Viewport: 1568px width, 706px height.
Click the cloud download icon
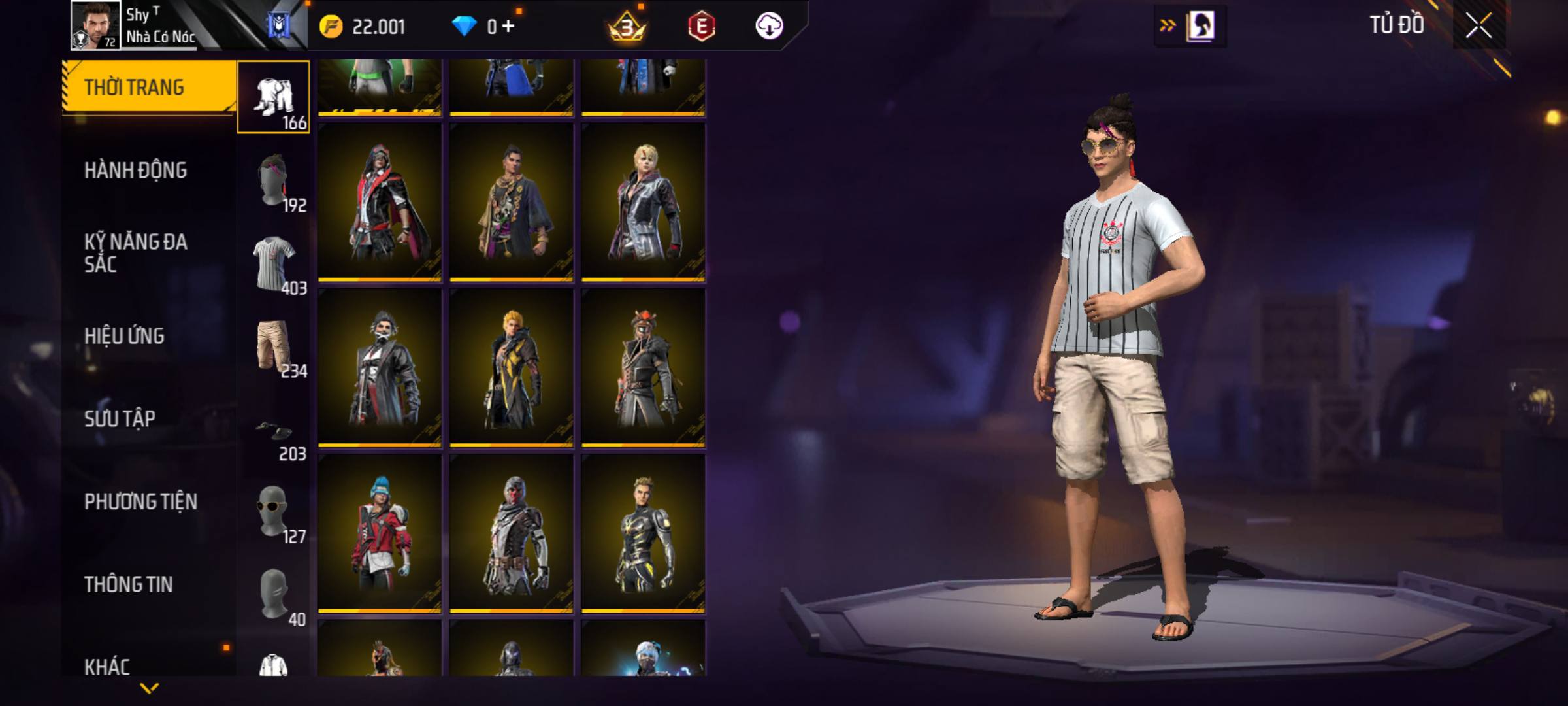769,27
